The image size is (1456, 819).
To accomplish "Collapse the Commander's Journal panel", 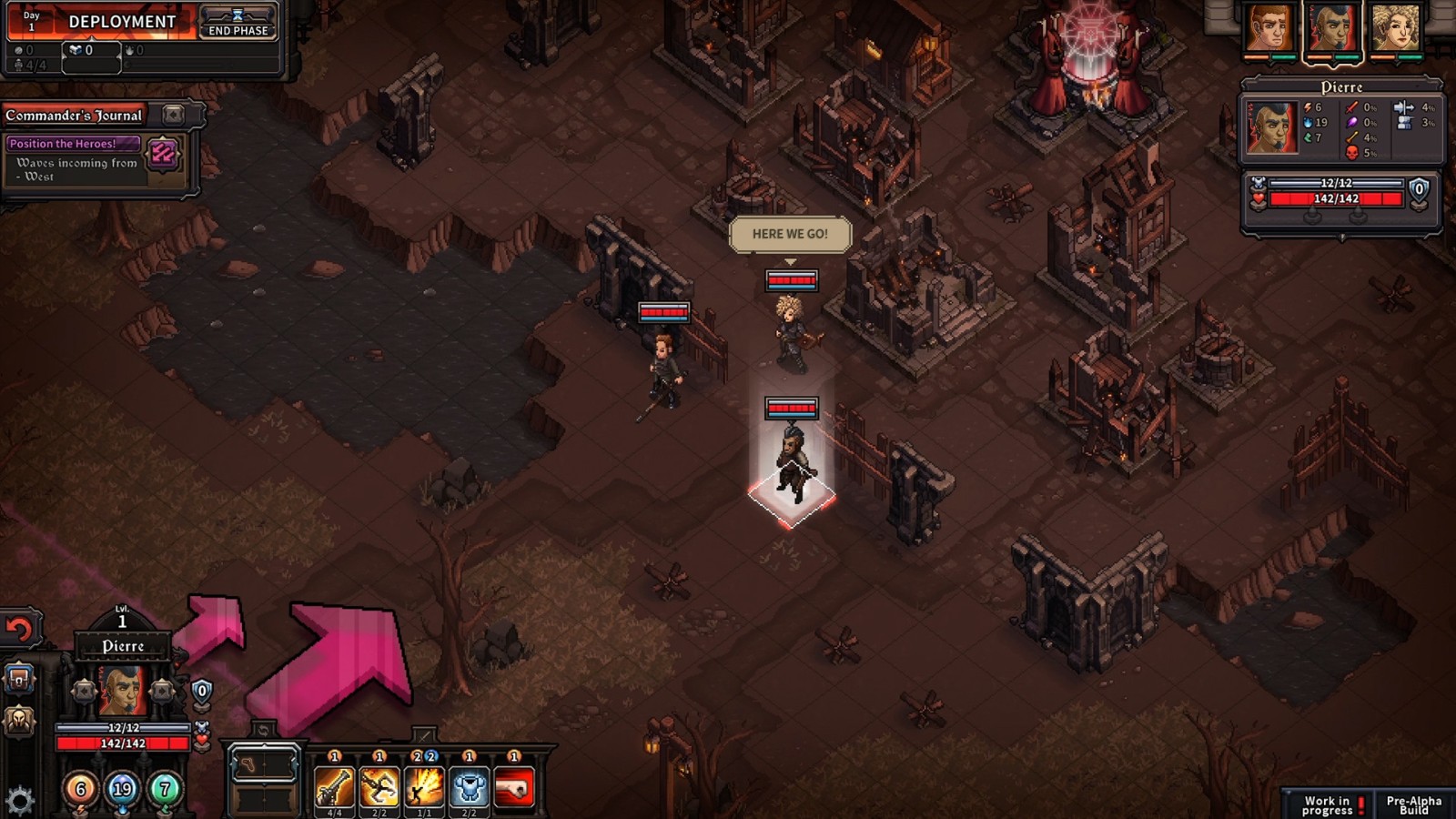I will [173, 115].
